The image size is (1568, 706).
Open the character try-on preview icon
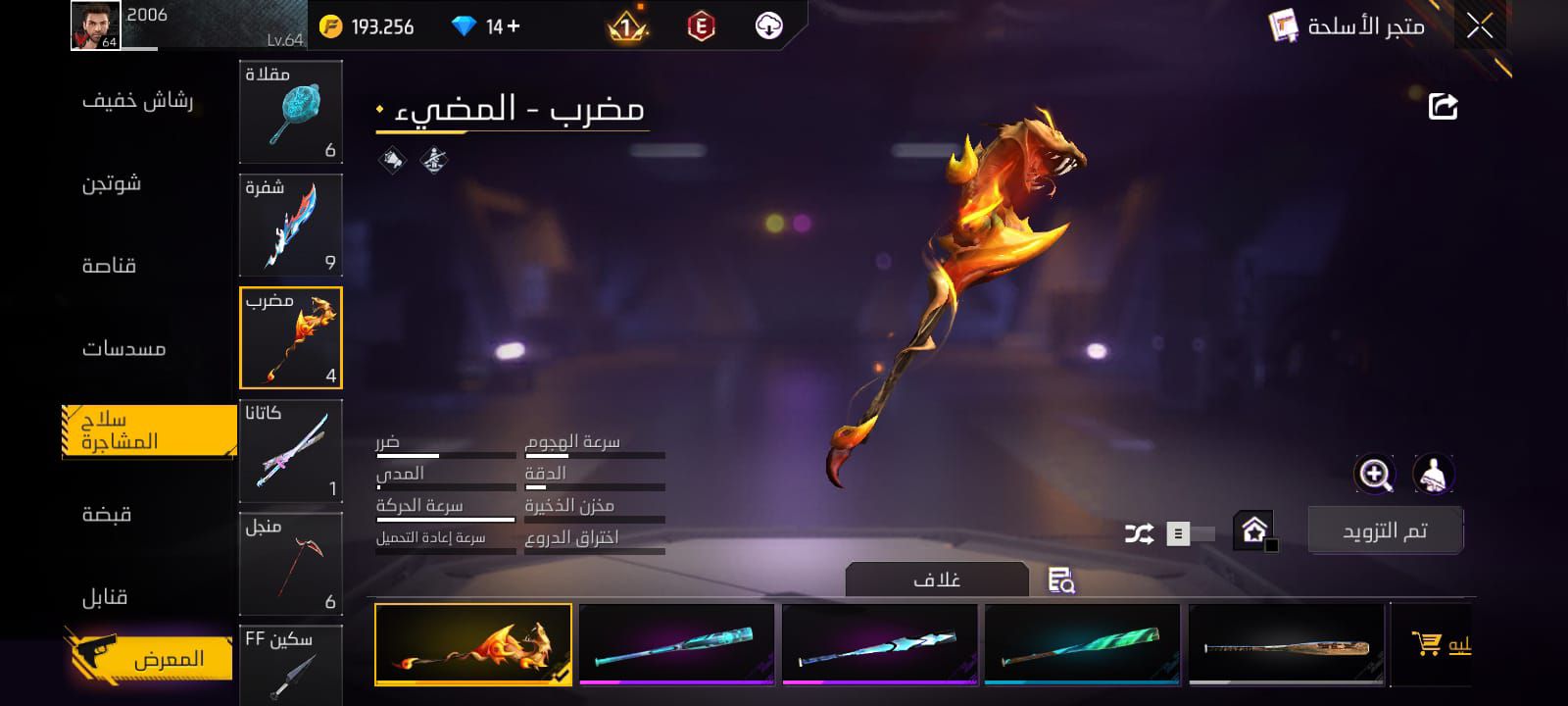(1433, 476)
